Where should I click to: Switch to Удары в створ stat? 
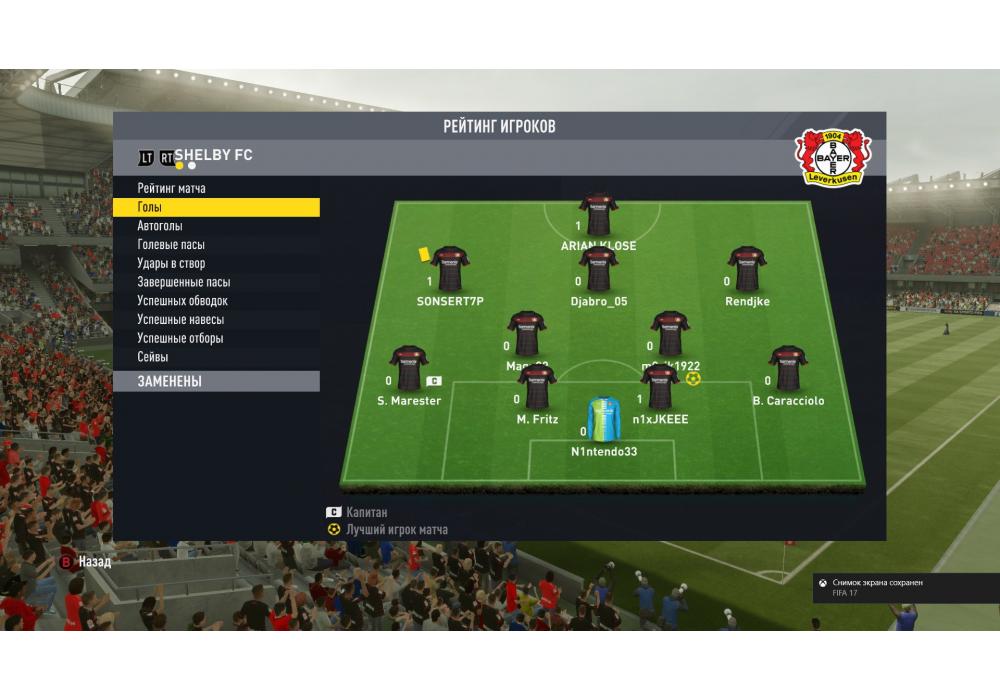tap(171, 264)
